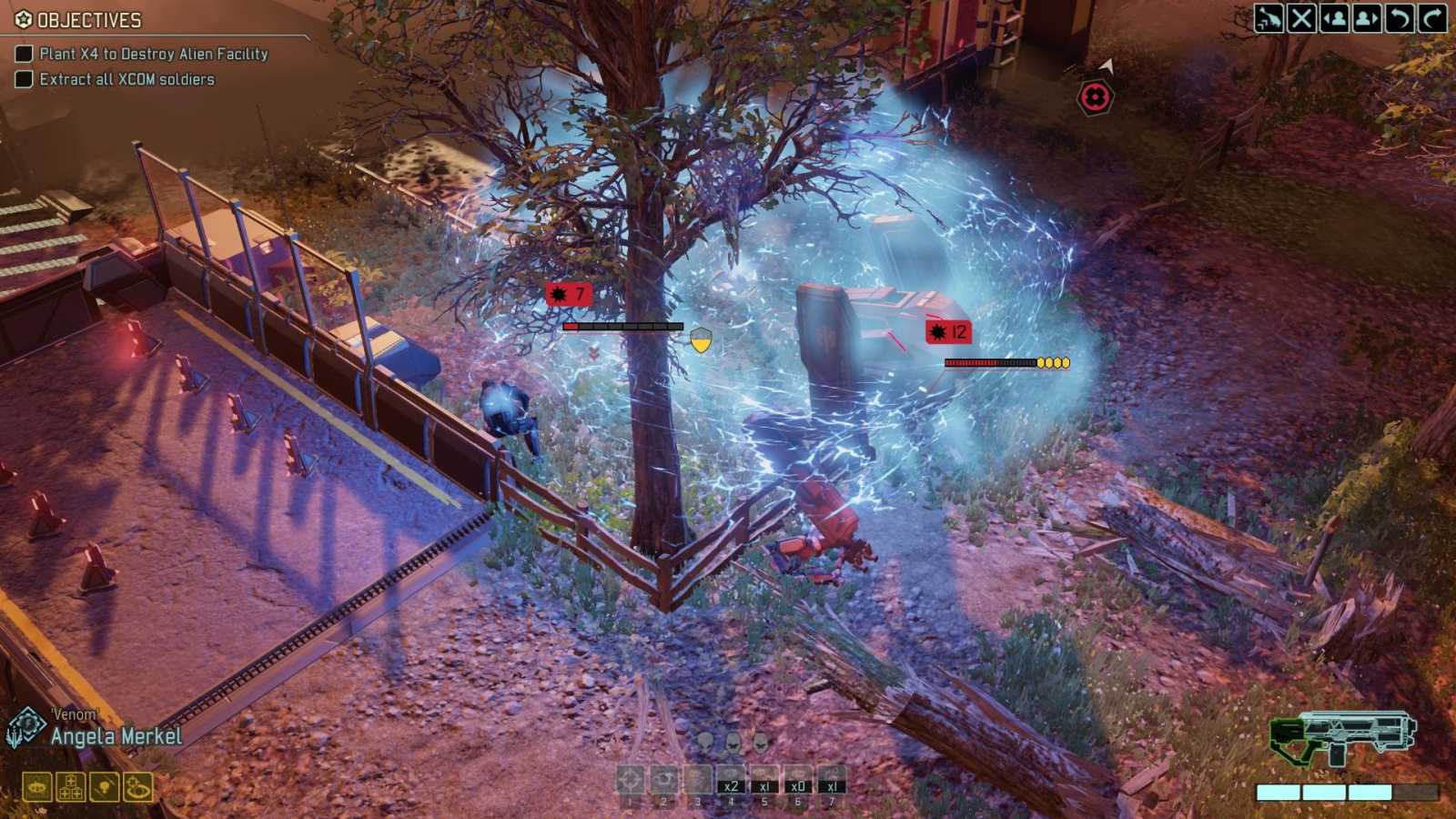The height and width of the screenshot is (819, 1456).
Task: Open Angela Merkel's first yellow command icon
Action: (36, 786)
